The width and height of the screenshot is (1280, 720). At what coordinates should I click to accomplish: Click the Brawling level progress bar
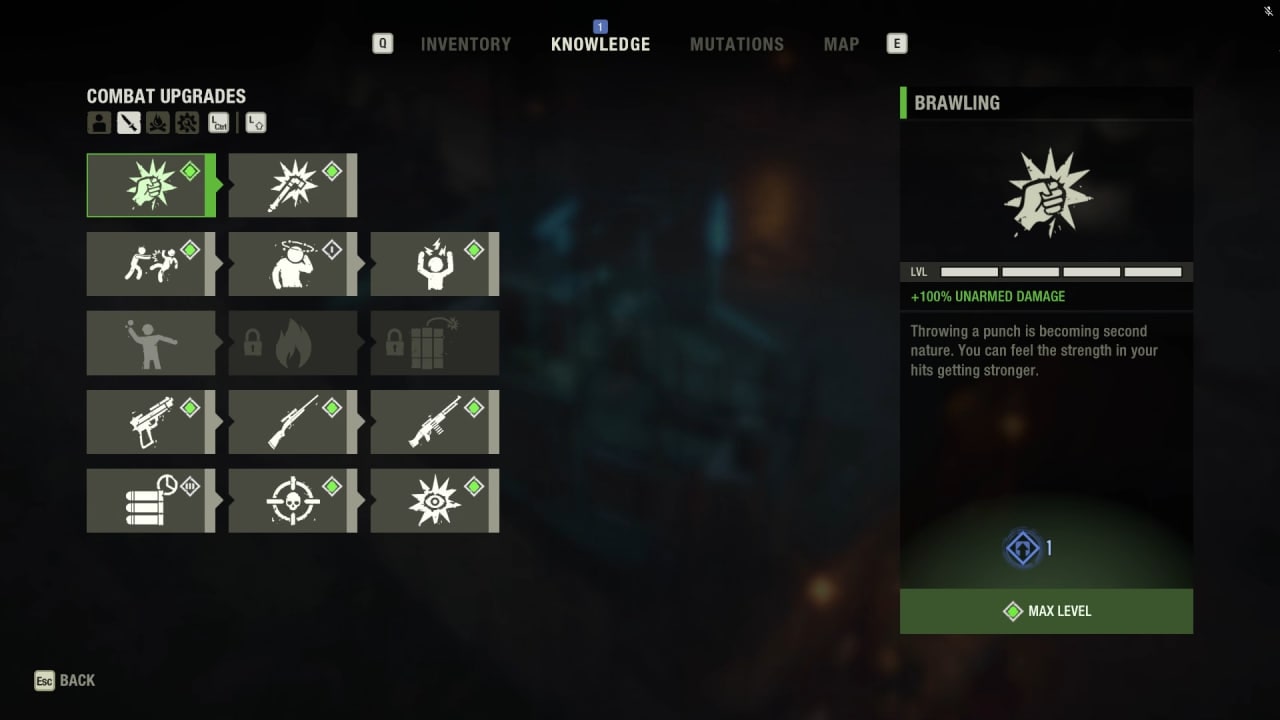point(1060,271)
